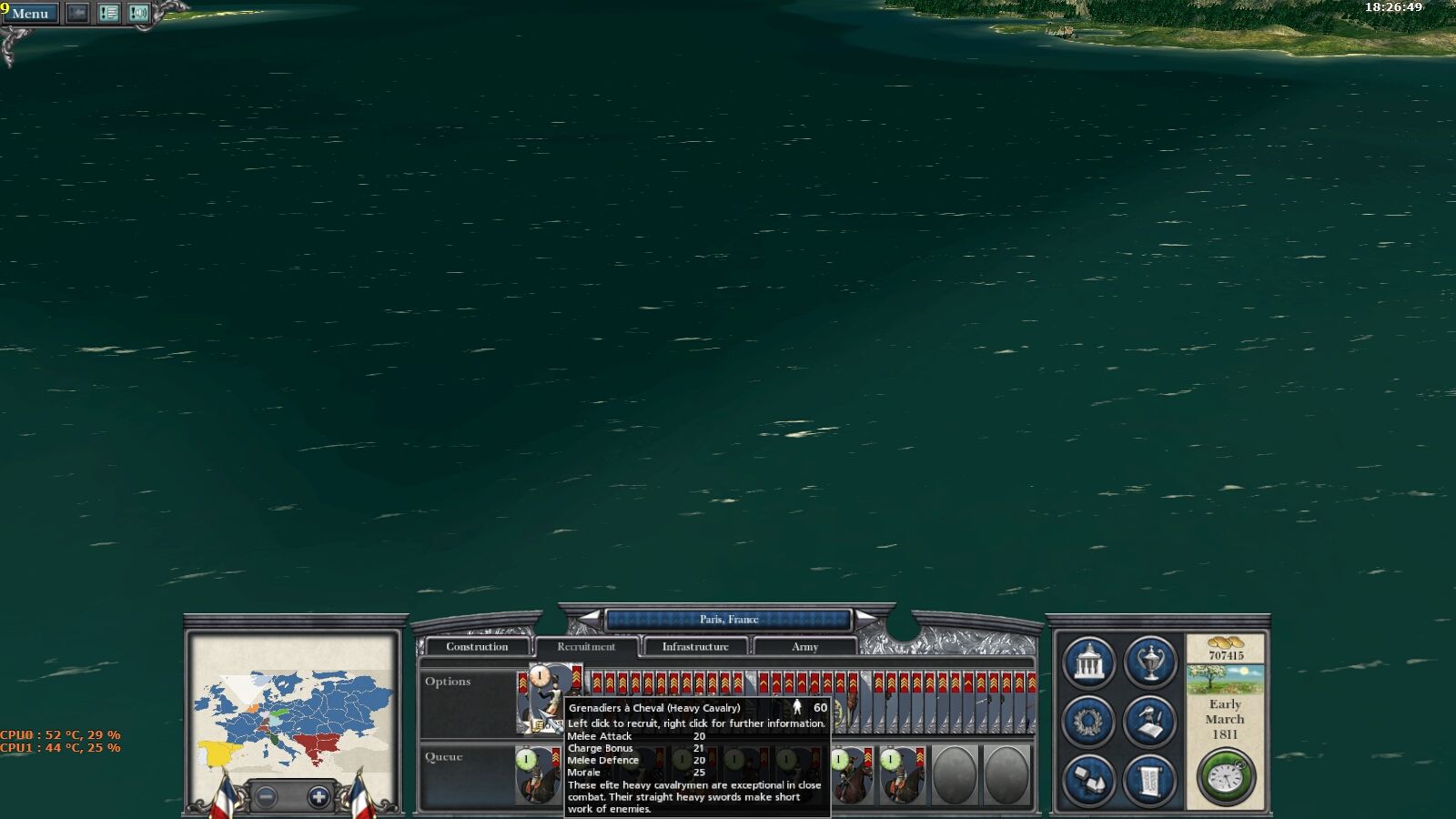
Task: Select the Army tab
Action: pyautogui.click(x=804, y=647)
